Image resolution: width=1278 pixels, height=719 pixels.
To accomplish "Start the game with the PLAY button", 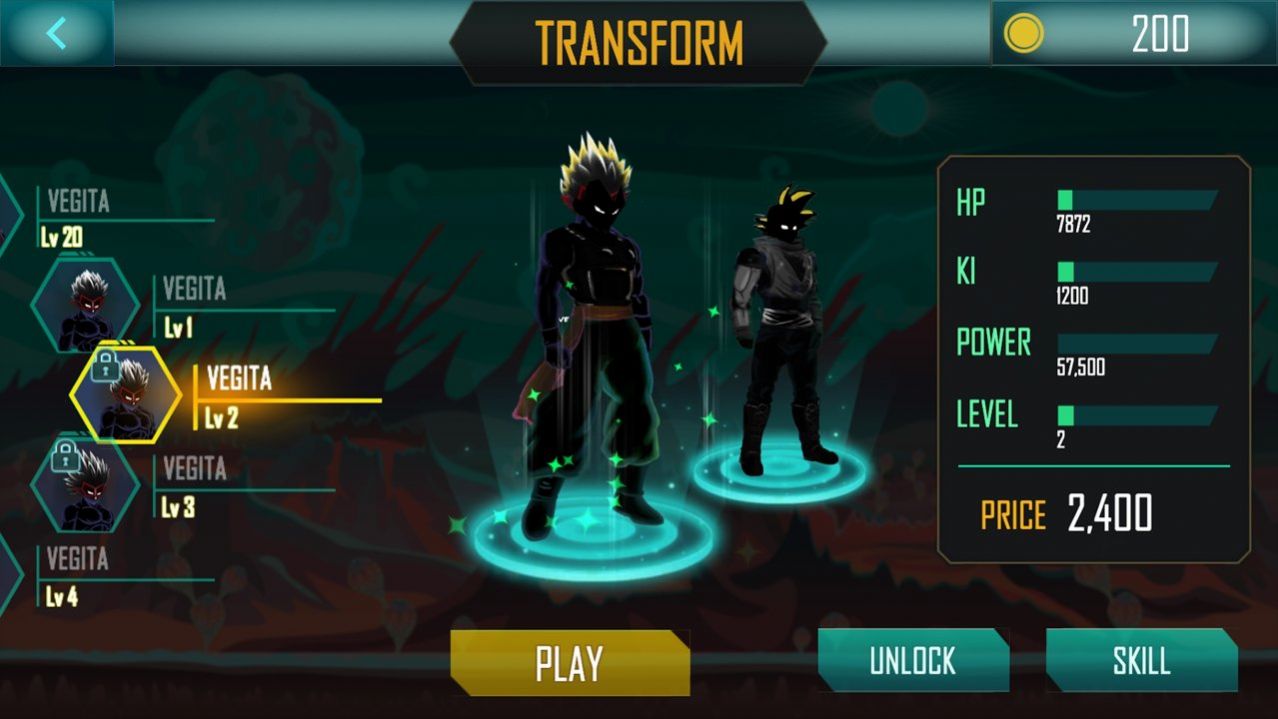I will (569, 663).
